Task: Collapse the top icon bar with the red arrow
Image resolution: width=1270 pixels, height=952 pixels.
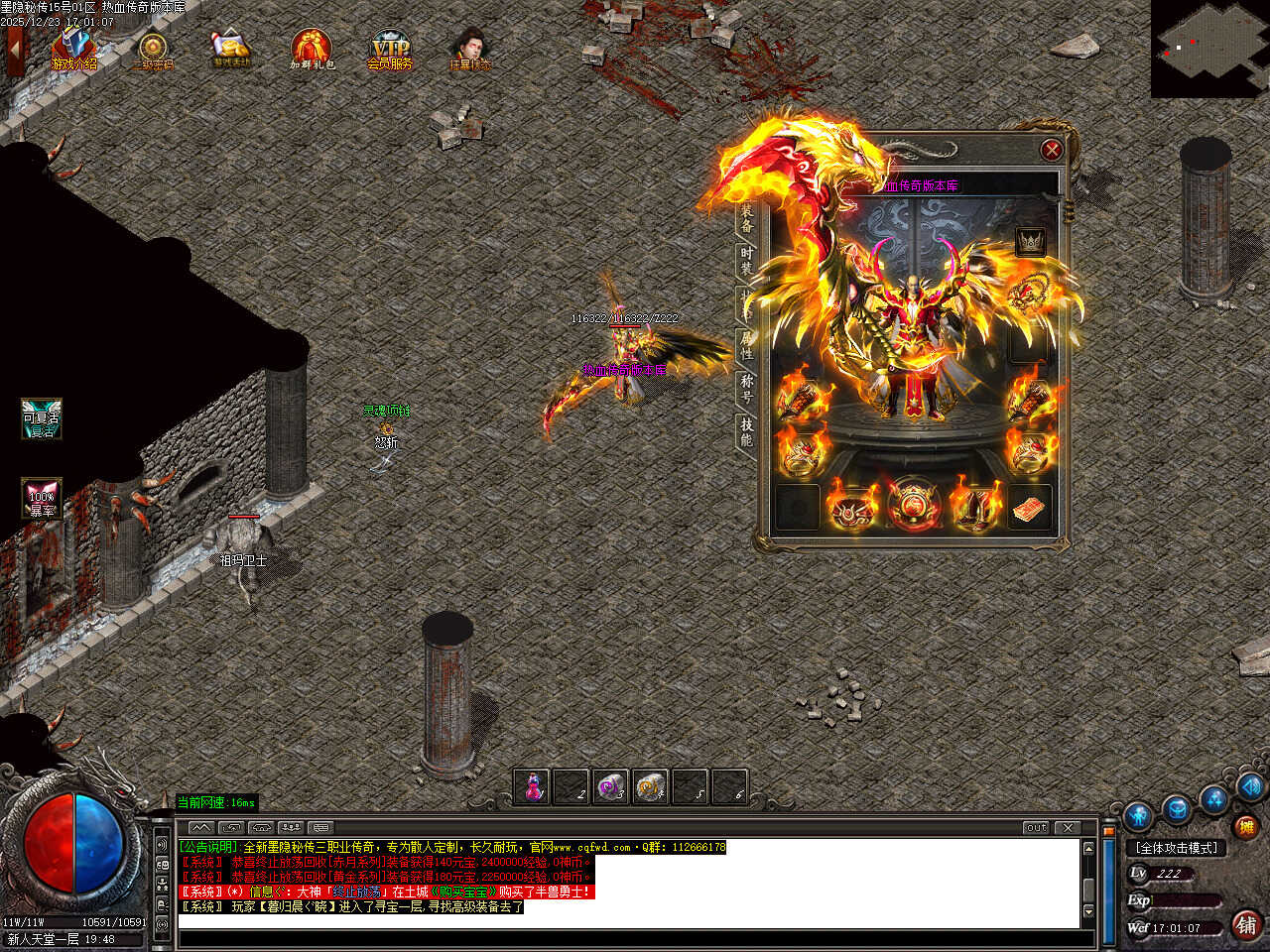Action: 15,50
